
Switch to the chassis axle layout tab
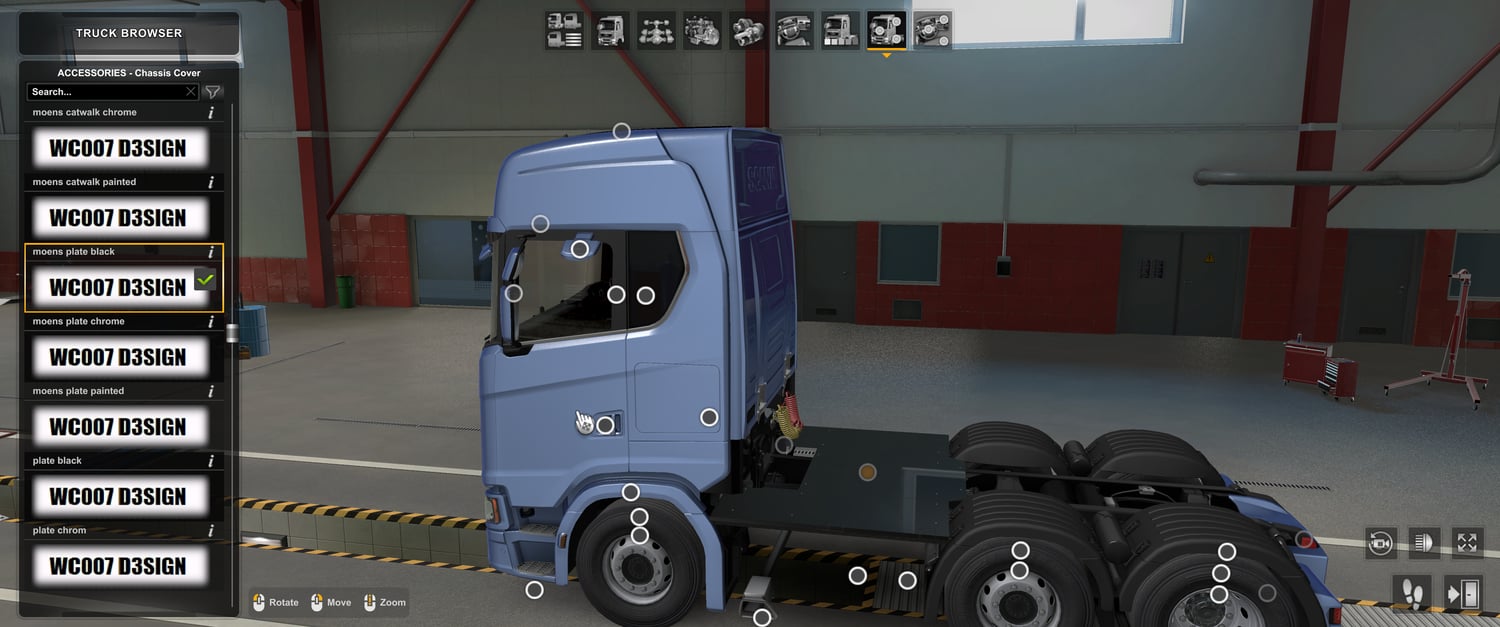coord(656,31)
